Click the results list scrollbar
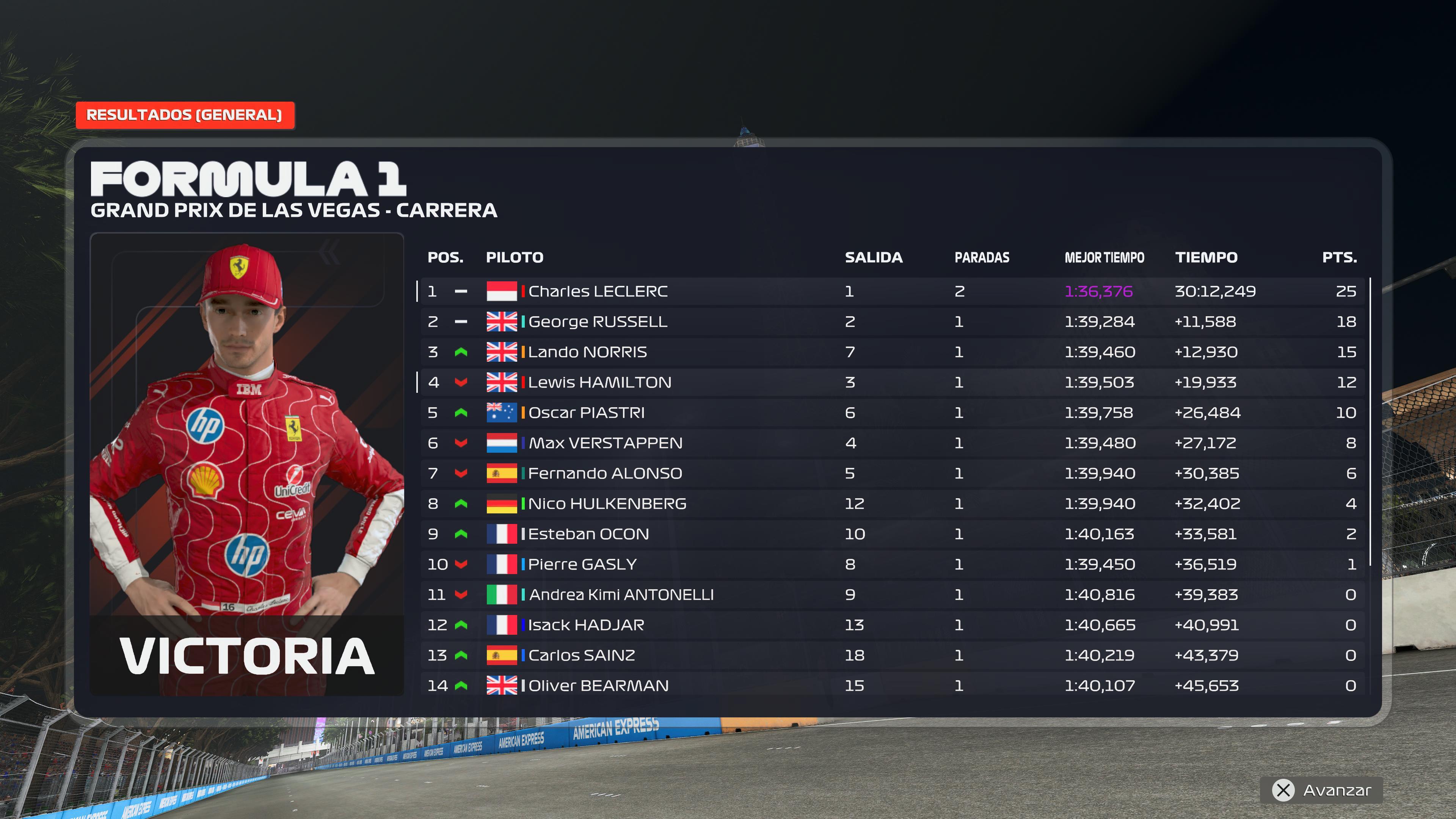This screenshot has width=1456, height=819. (1371, 421)
